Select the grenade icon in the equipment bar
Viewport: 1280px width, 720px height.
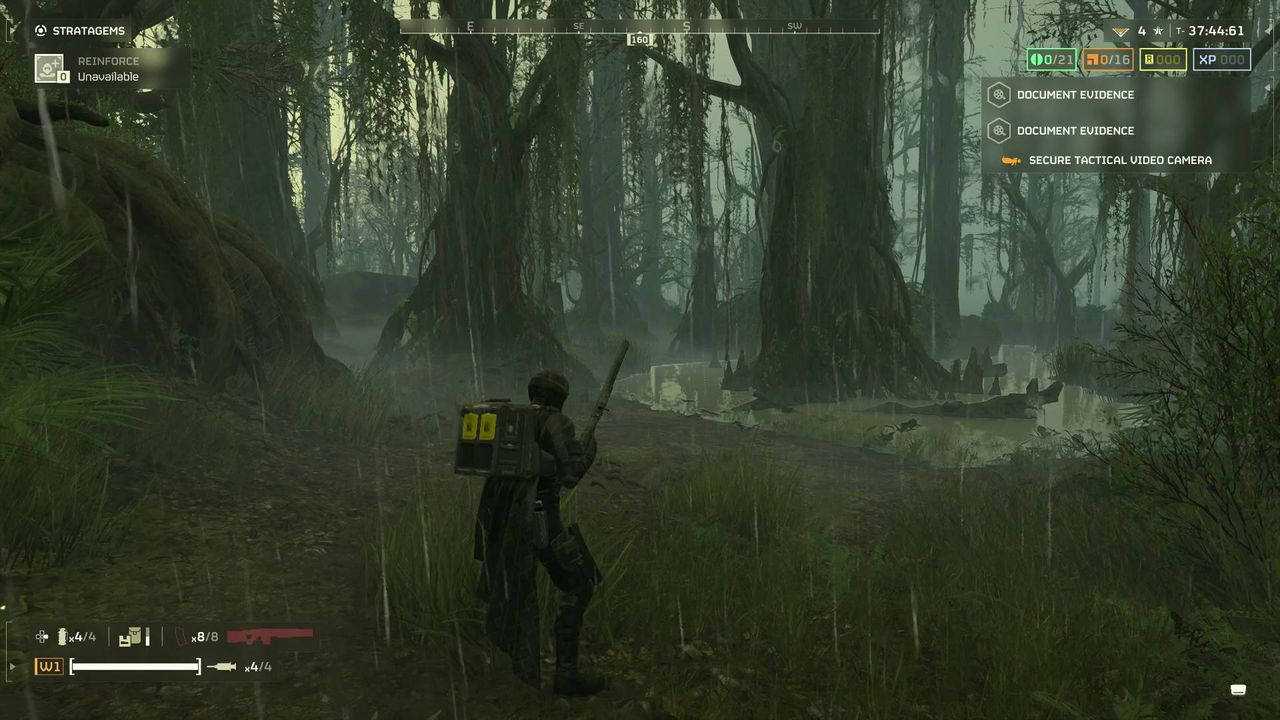coord(62,636)
